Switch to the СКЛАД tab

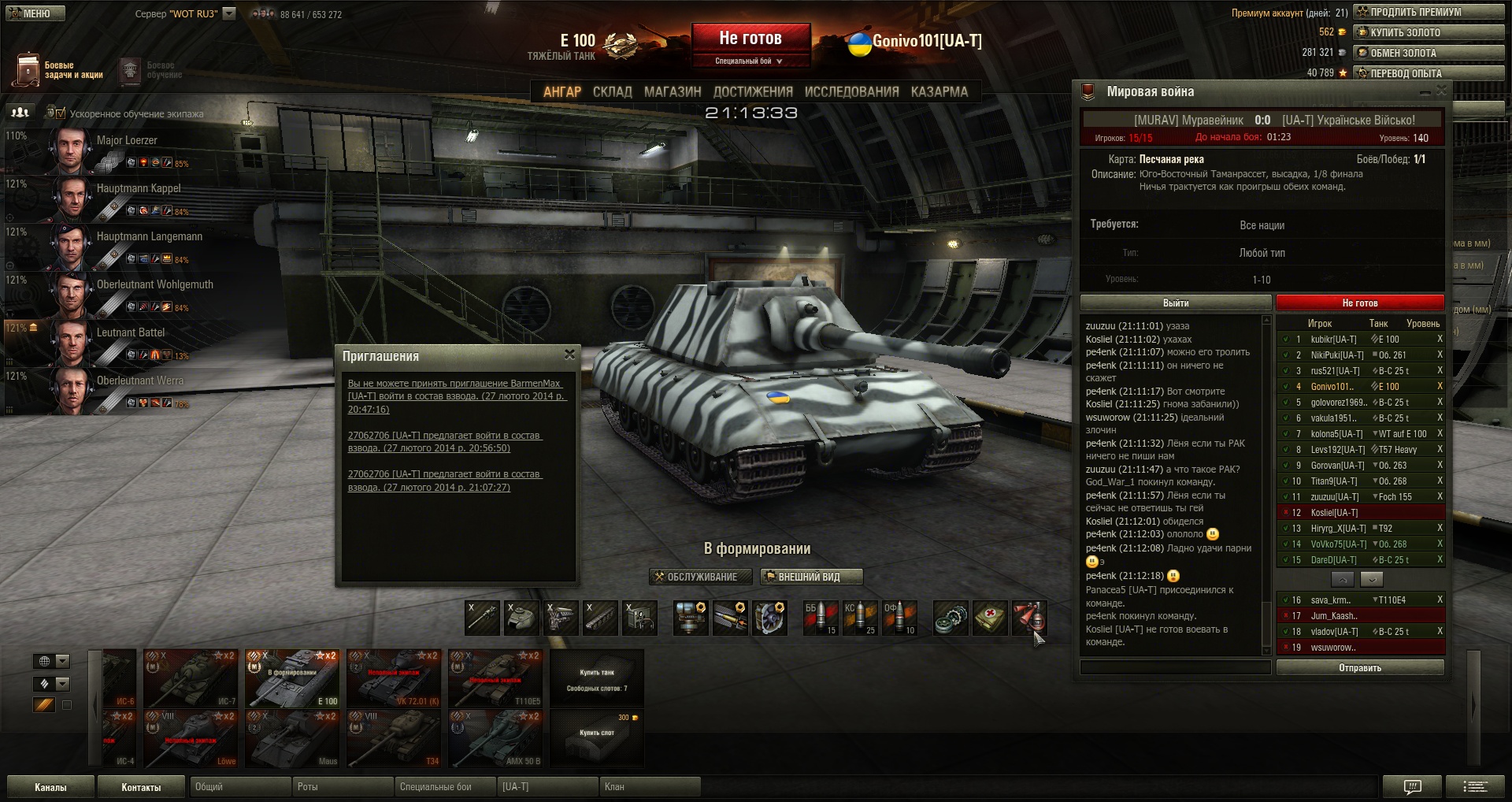[x=612, y=92]
